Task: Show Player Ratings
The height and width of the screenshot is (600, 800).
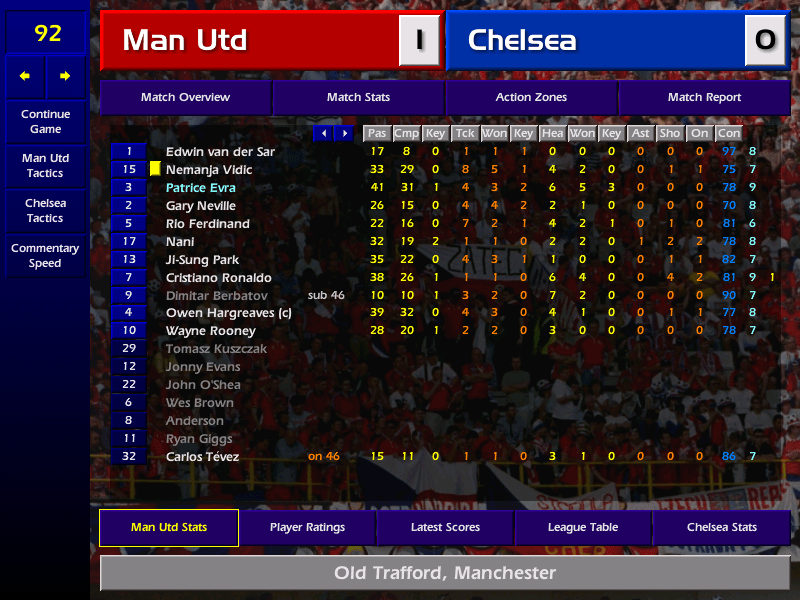Action: point(307,528)
